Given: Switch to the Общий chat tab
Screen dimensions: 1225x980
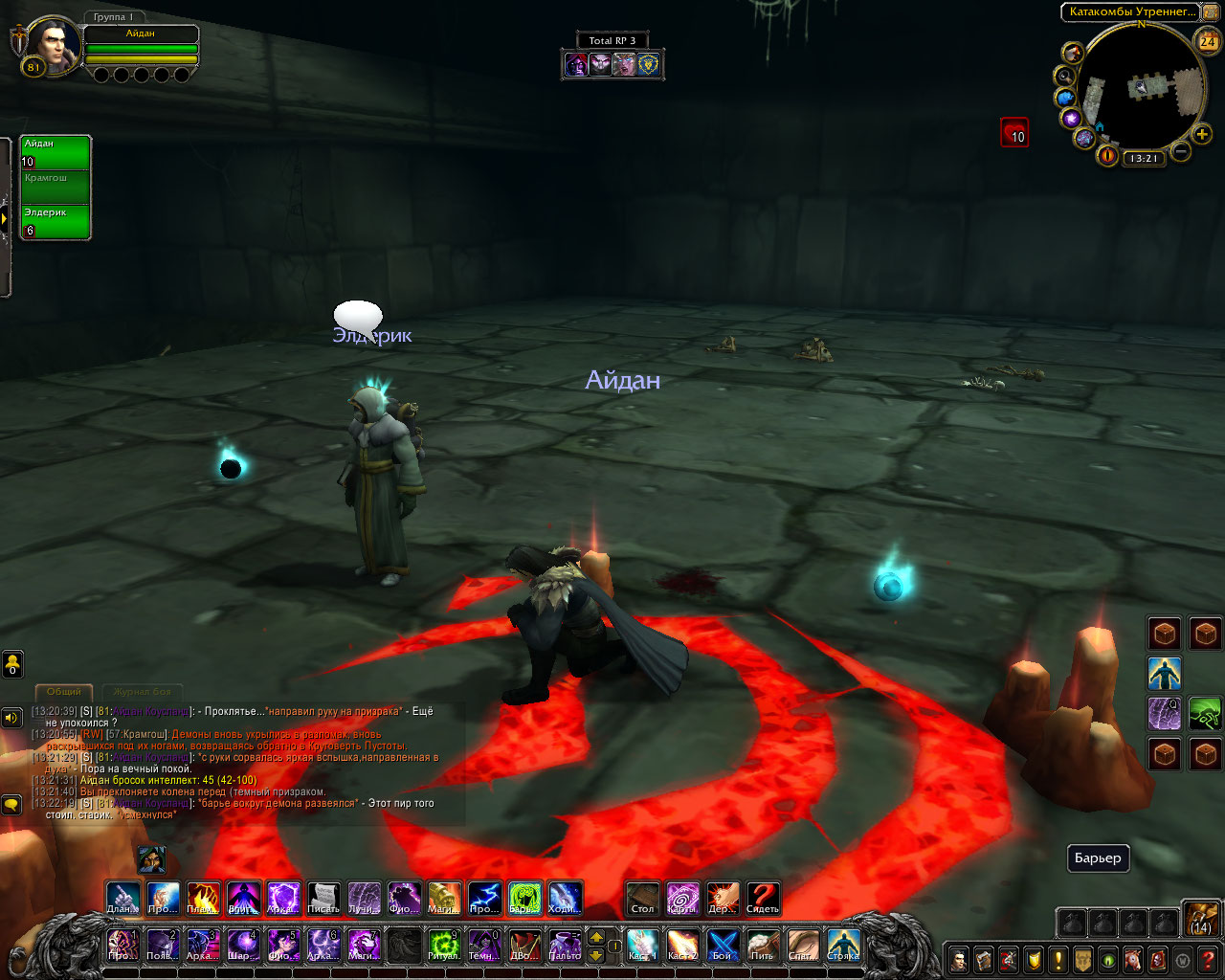Looking at the screenshot, I should [64, 691].
